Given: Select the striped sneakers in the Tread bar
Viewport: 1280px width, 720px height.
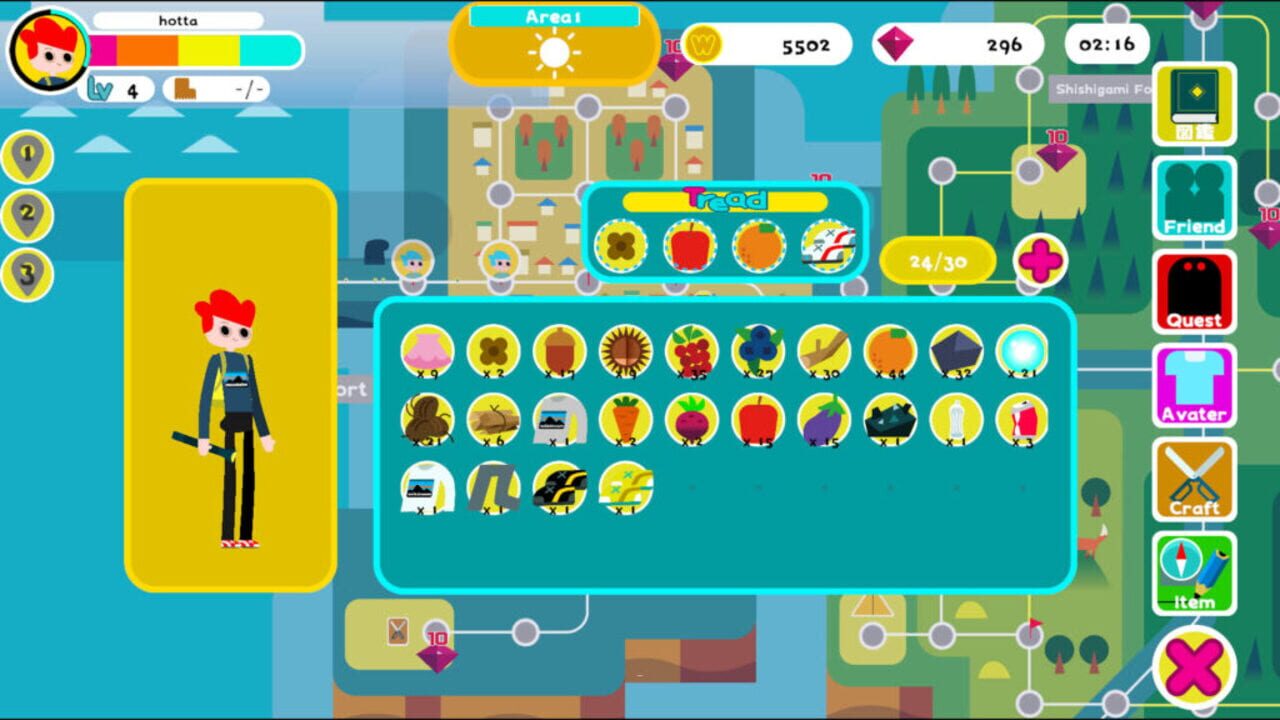Looking at the screenshot, I should click(828, 244).
